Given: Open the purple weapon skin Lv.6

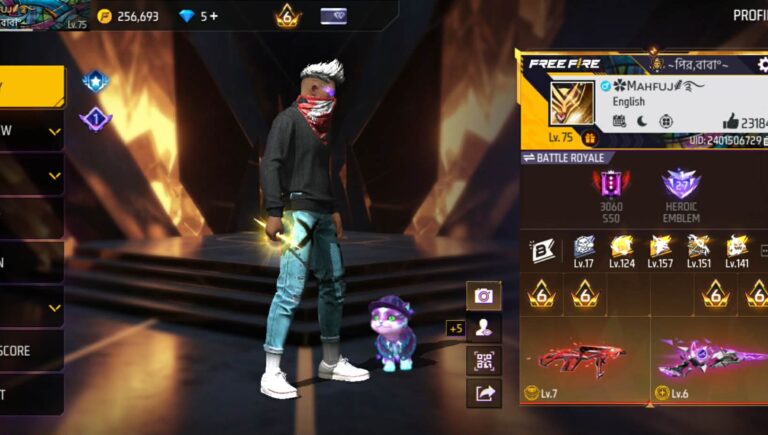Looking at the screenshot, I should 712,357.
